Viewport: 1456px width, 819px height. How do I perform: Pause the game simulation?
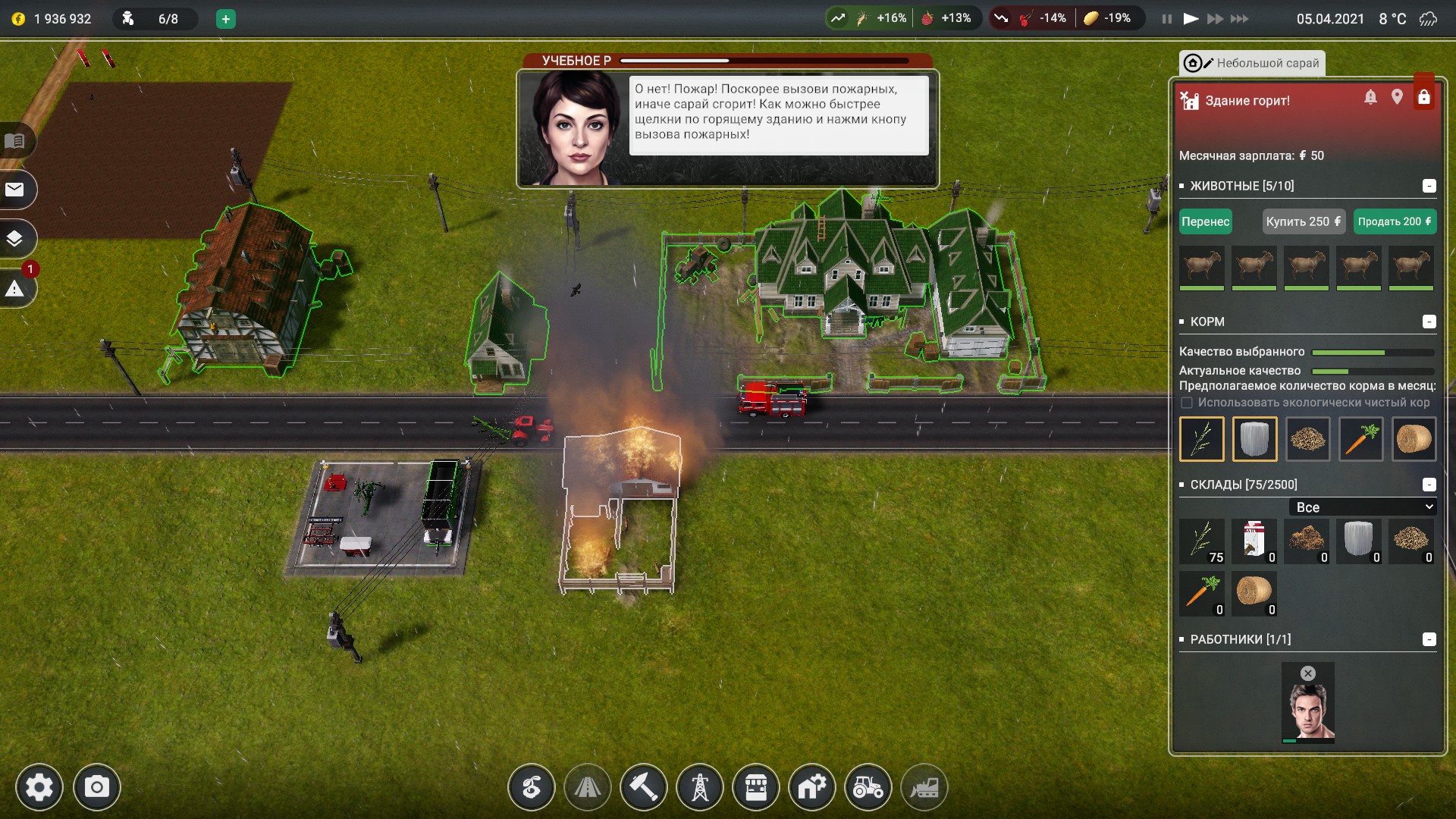pyautogui.click(x=1166, y=19)
